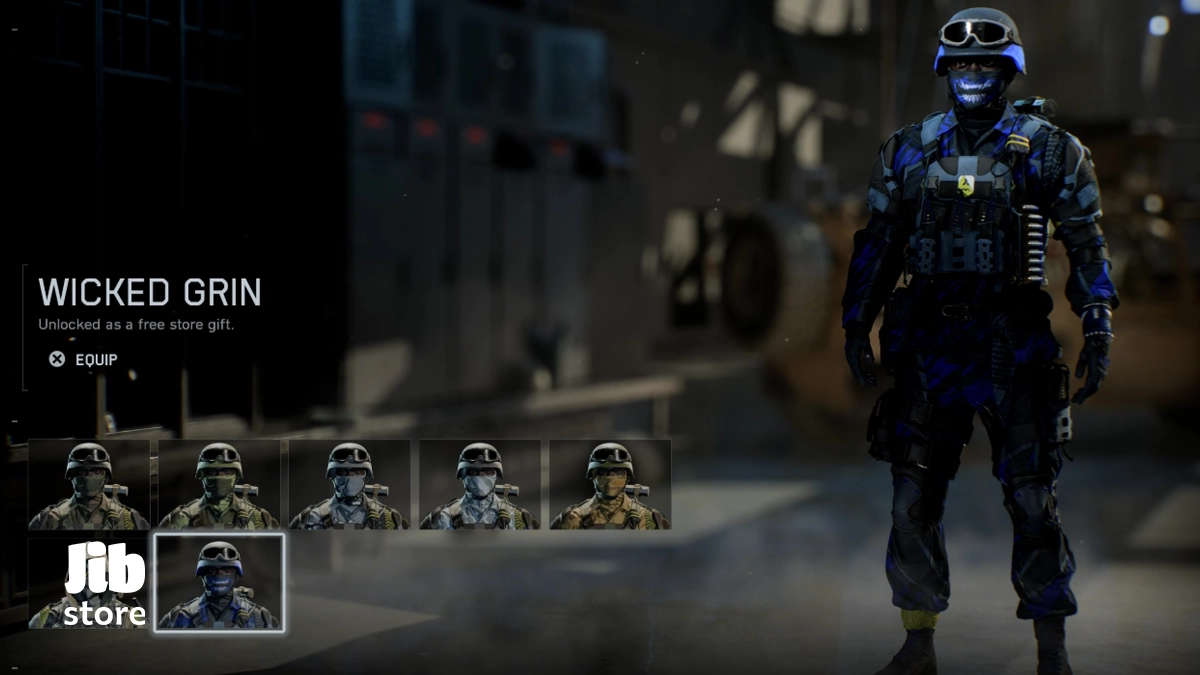
Task: Select the skin thumbnail behind the Jib store logo
Action: (89, 583)
